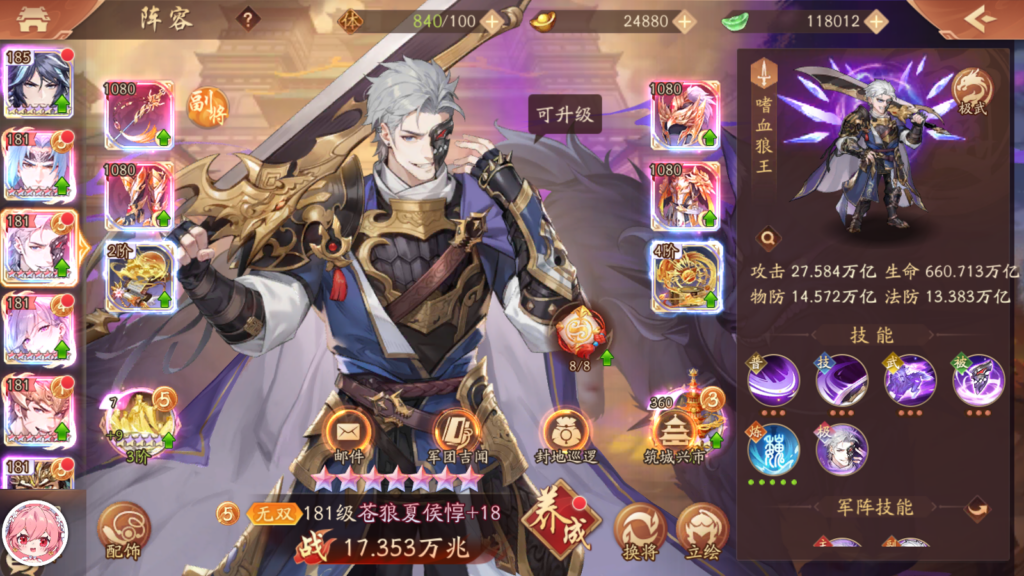Open the 4阶 golden treasure slot
1024x576 pixels.
[685, 275]
